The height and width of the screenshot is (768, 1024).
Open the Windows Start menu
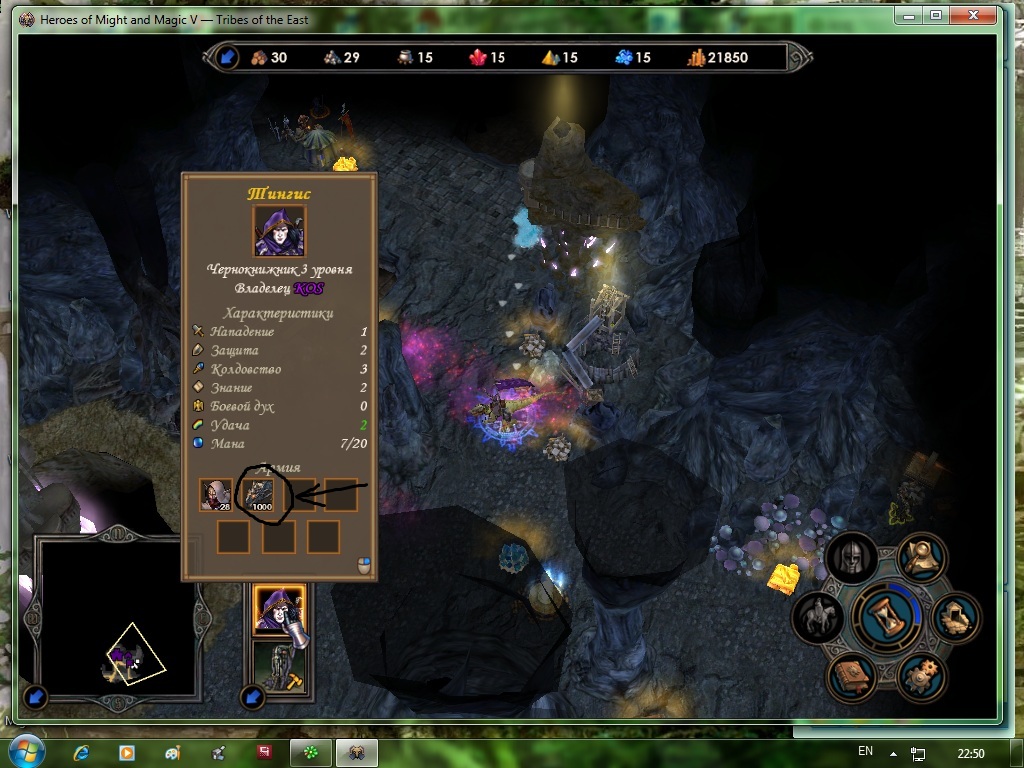pyautogui.click(x=26, y=751)
